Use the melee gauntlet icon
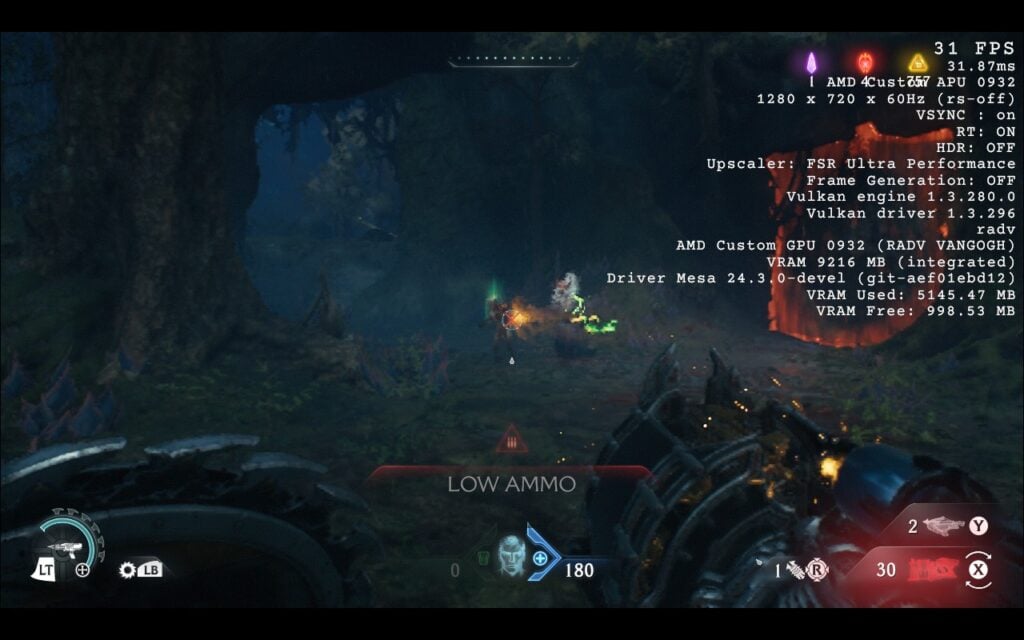This screenshot has height=640, width=1024. click(793, 571)
